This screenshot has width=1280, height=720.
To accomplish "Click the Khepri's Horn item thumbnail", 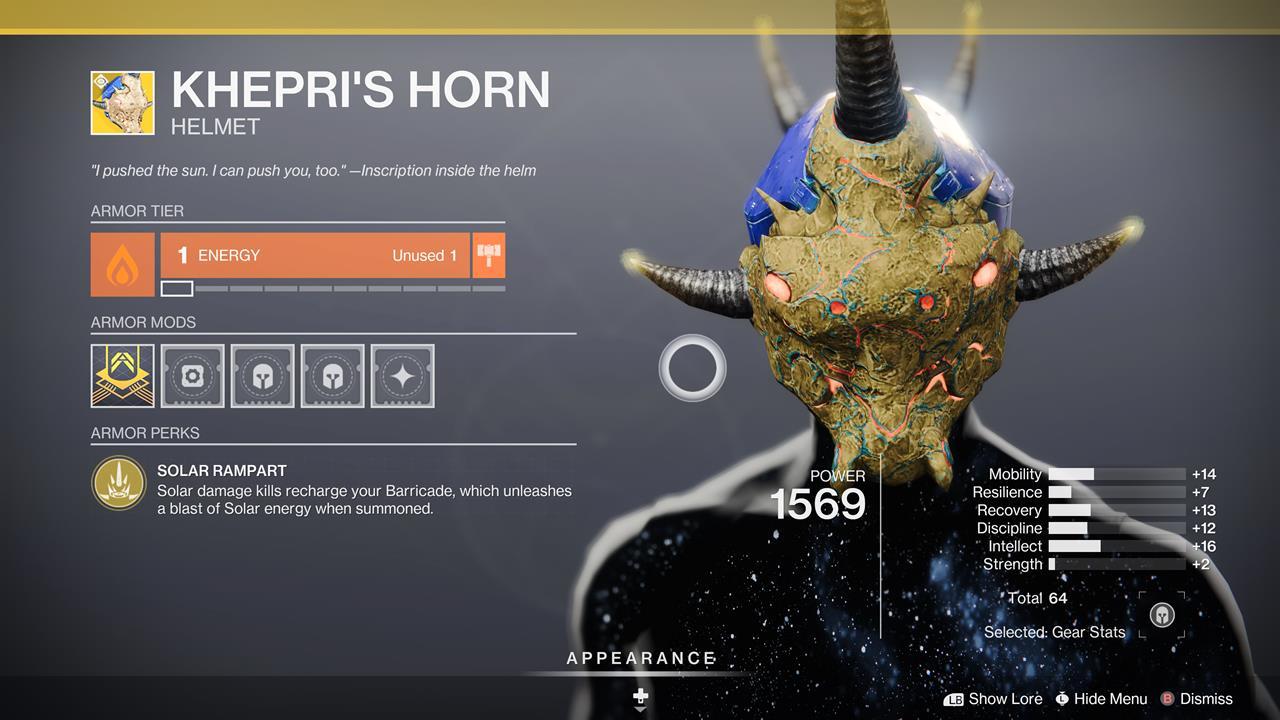I will [x=123, y=103].
